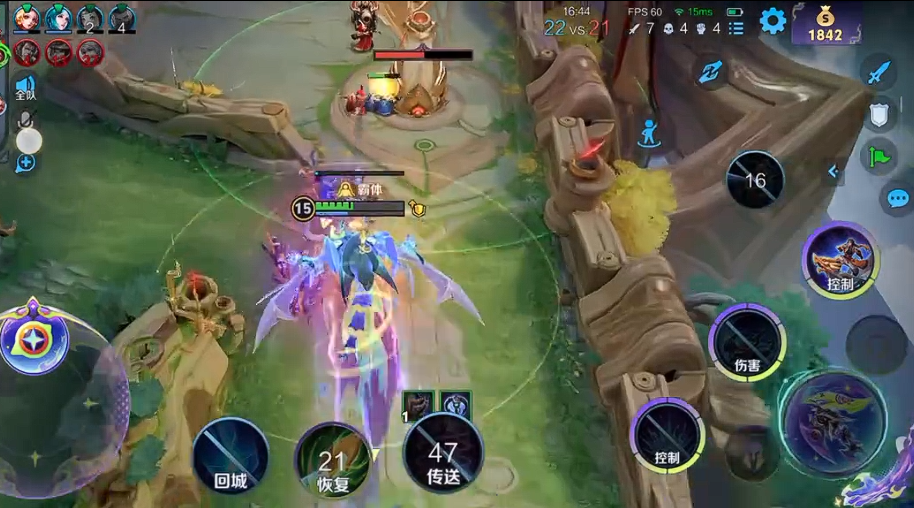
Task: Click the blue plus chat bubble icon
Action: point(25,162)
